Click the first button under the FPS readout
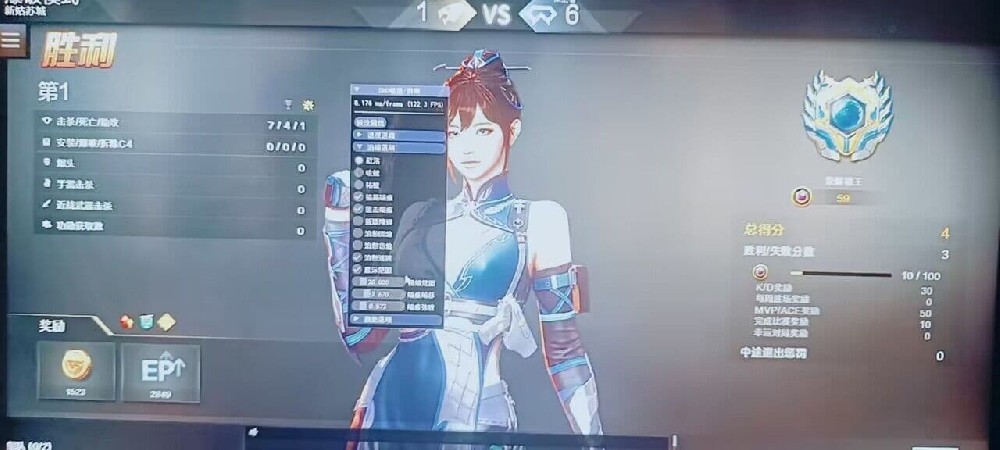Screen dimensions: 1000x450 point(371,122)
